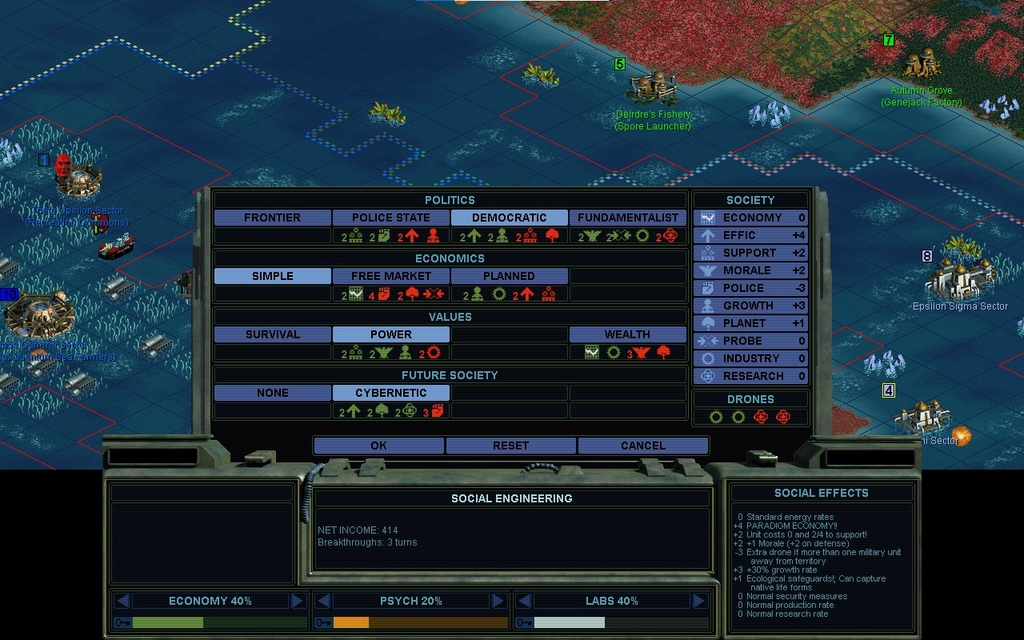Choose Simple economics
This screenshot has height=640, width=1024.
coord(272,276)
